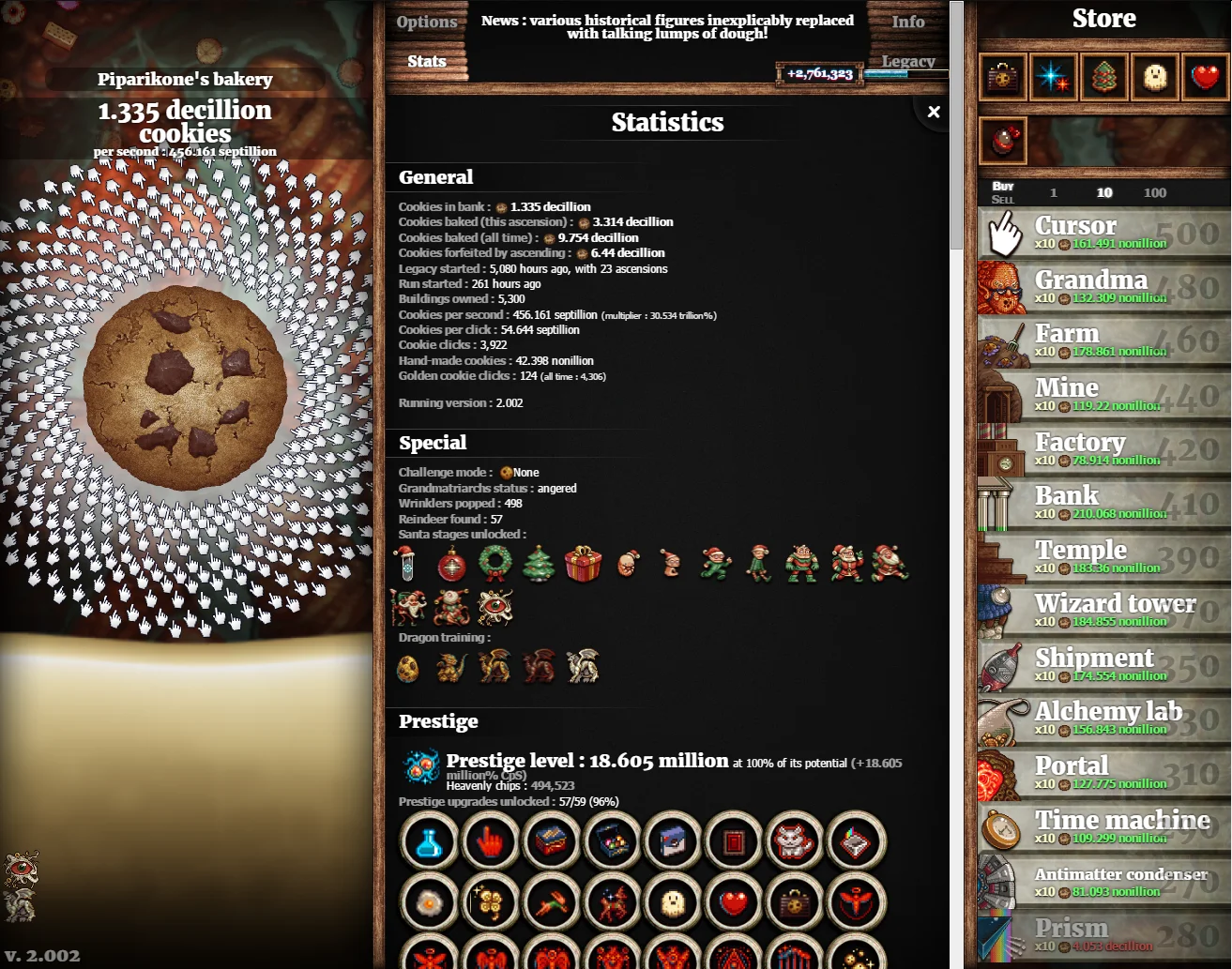Buy Cursor buildings from the store
Viewport: 1232px width, 969px height.
pos(1103,234)
